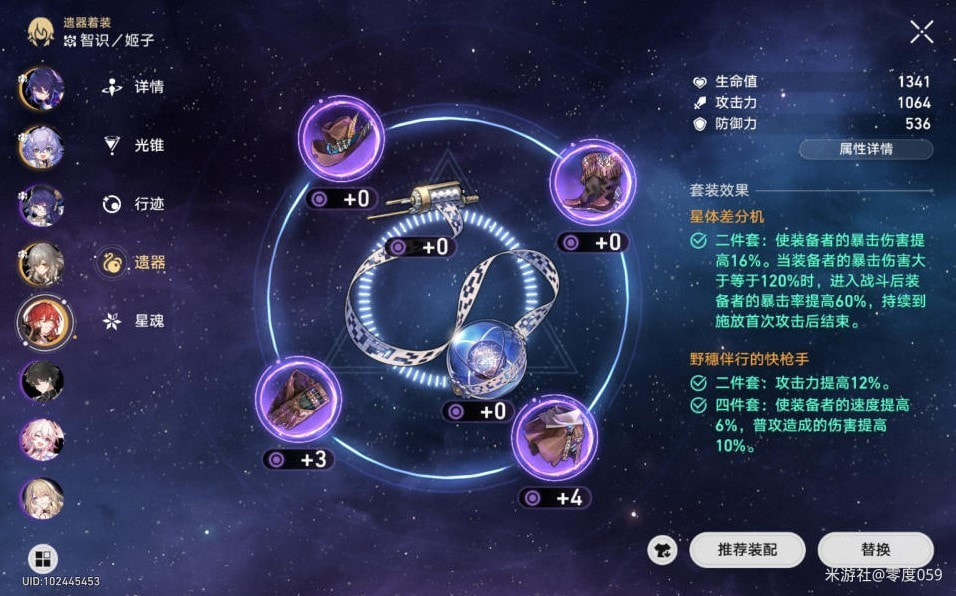Screen dimensions: 956x596
Task: Switch to the 光锥 light cone tab
Action: (x=136, y=145)
